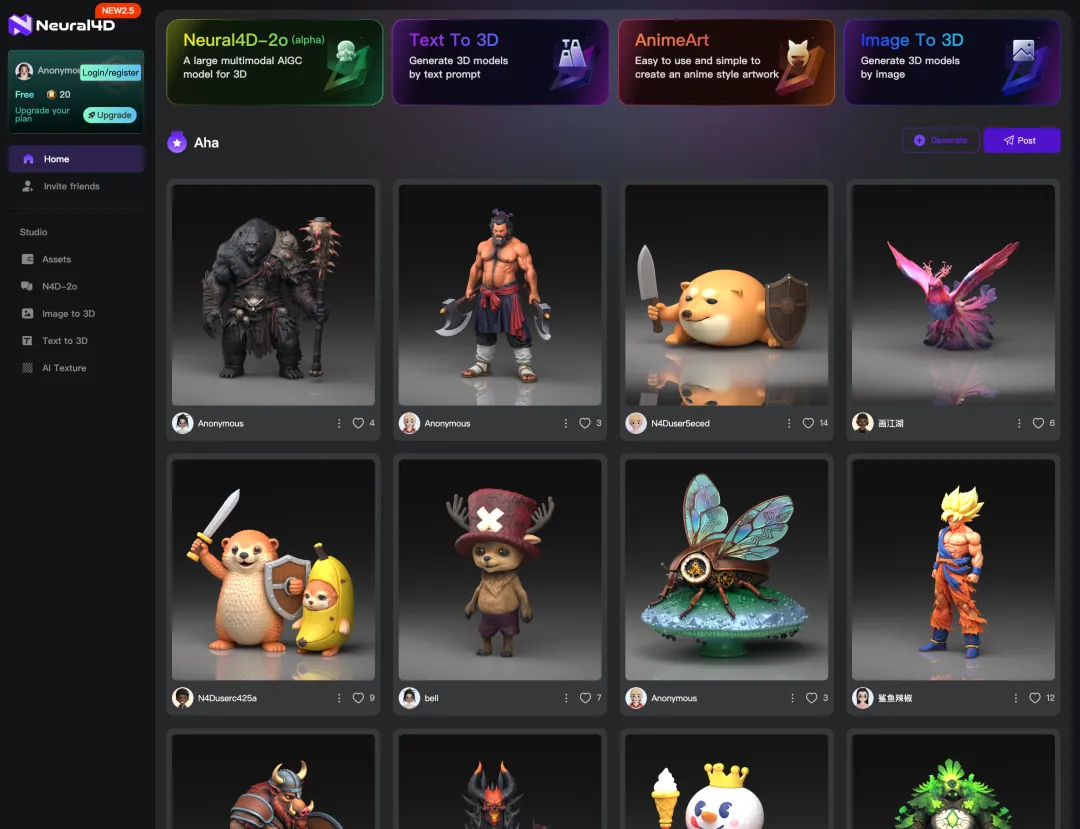Open the Shiba dog with knife model

pyautogui.click(x=726, y=295)
